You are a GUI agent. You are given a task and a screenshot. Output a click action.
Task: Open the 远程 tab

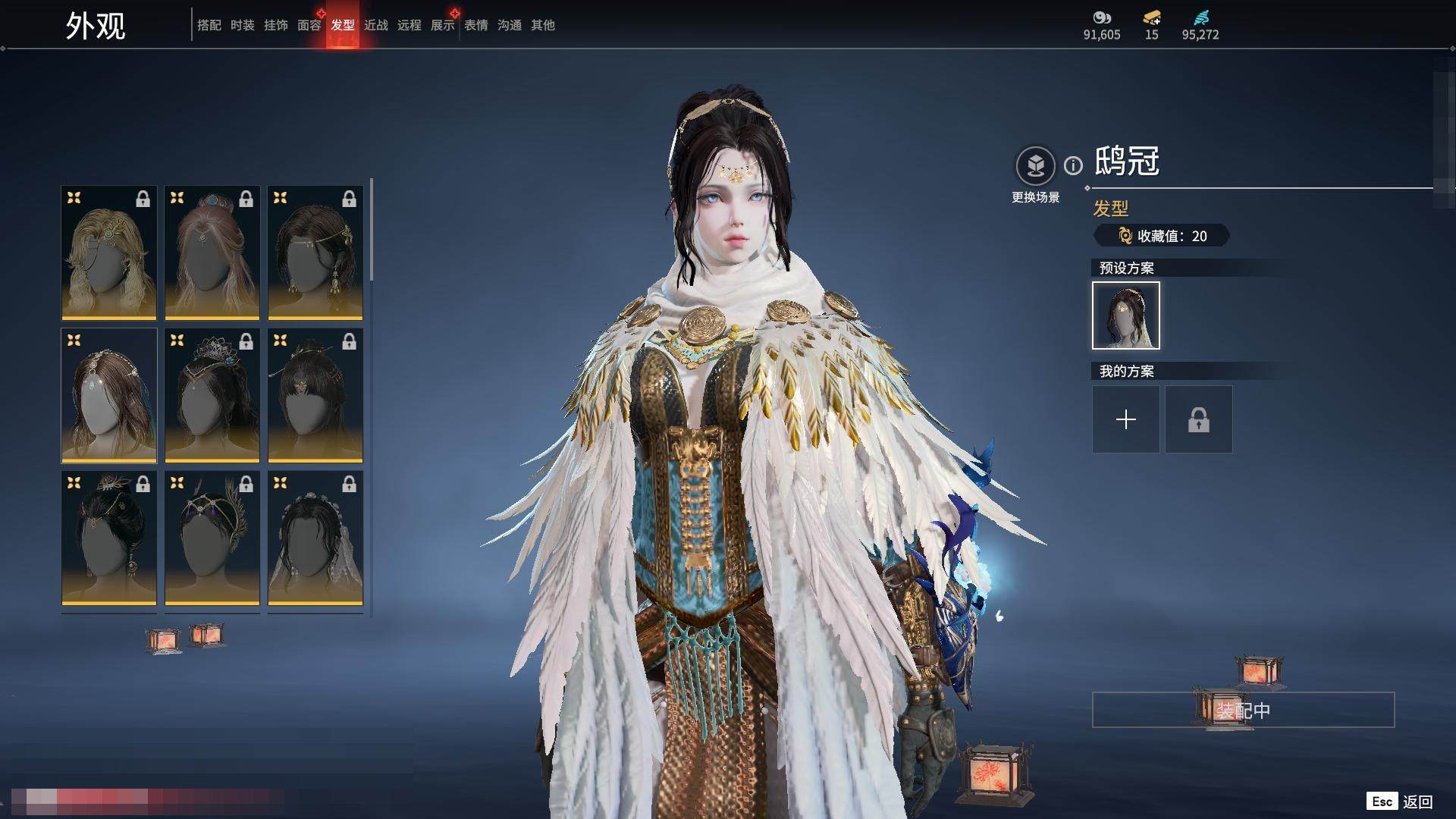pyautogui.click(x=409, y=25)
